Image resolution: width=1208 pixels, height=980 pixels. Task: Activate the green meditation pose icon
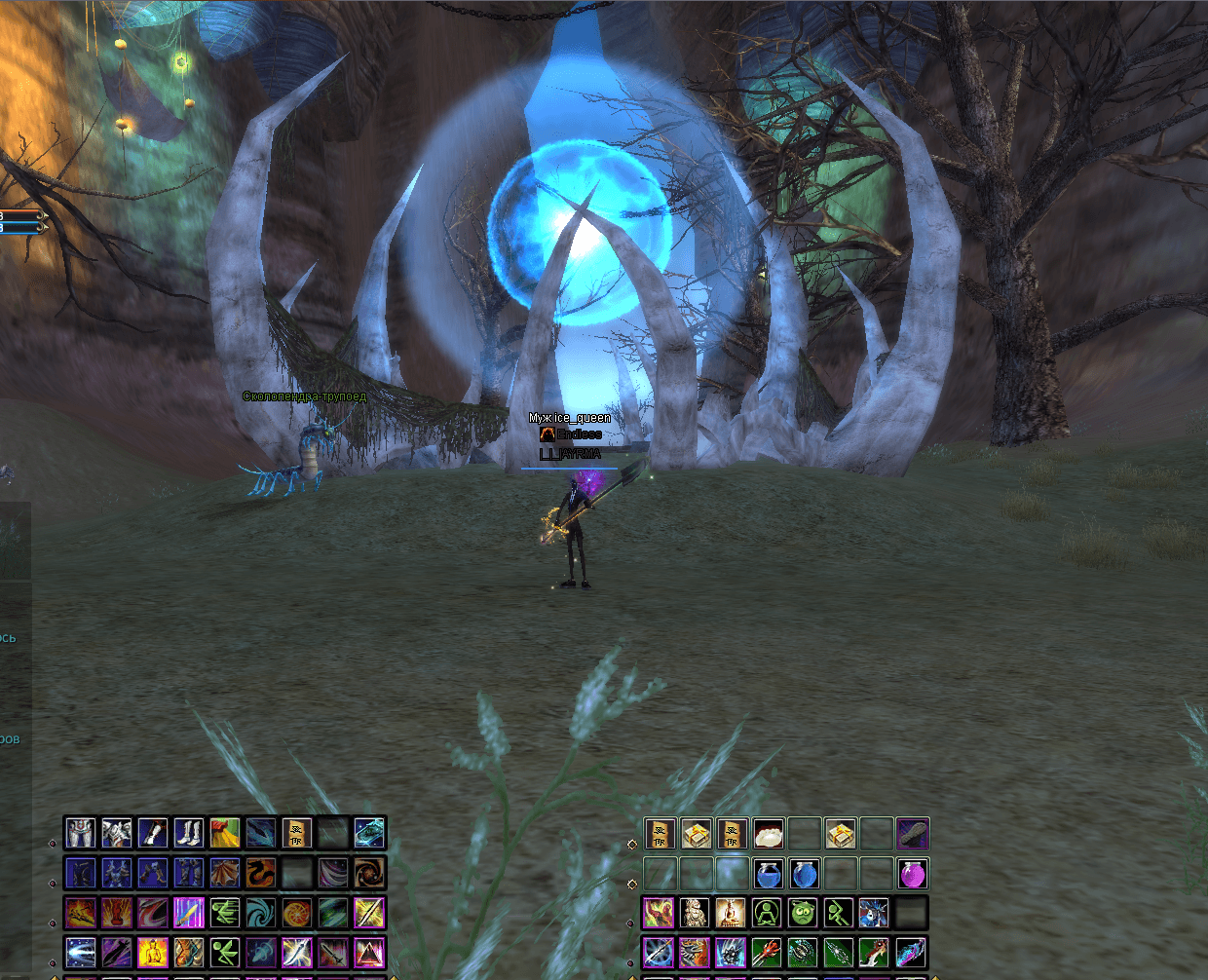click(769, 914)
